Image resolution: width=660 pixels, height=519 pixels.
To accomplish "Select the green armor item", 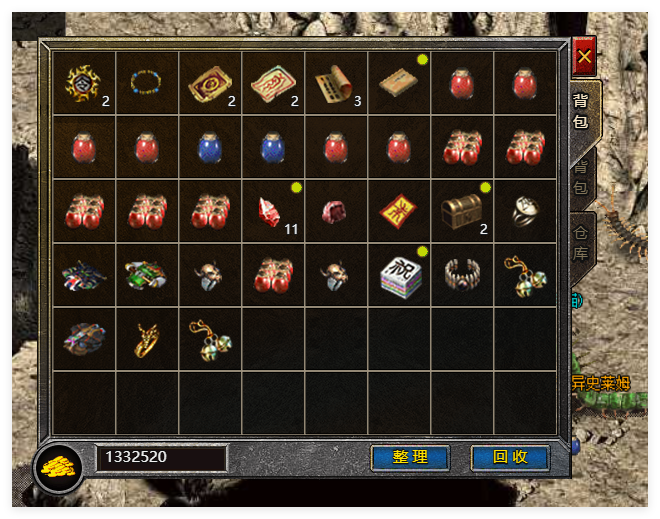I will tap(147, 273).
